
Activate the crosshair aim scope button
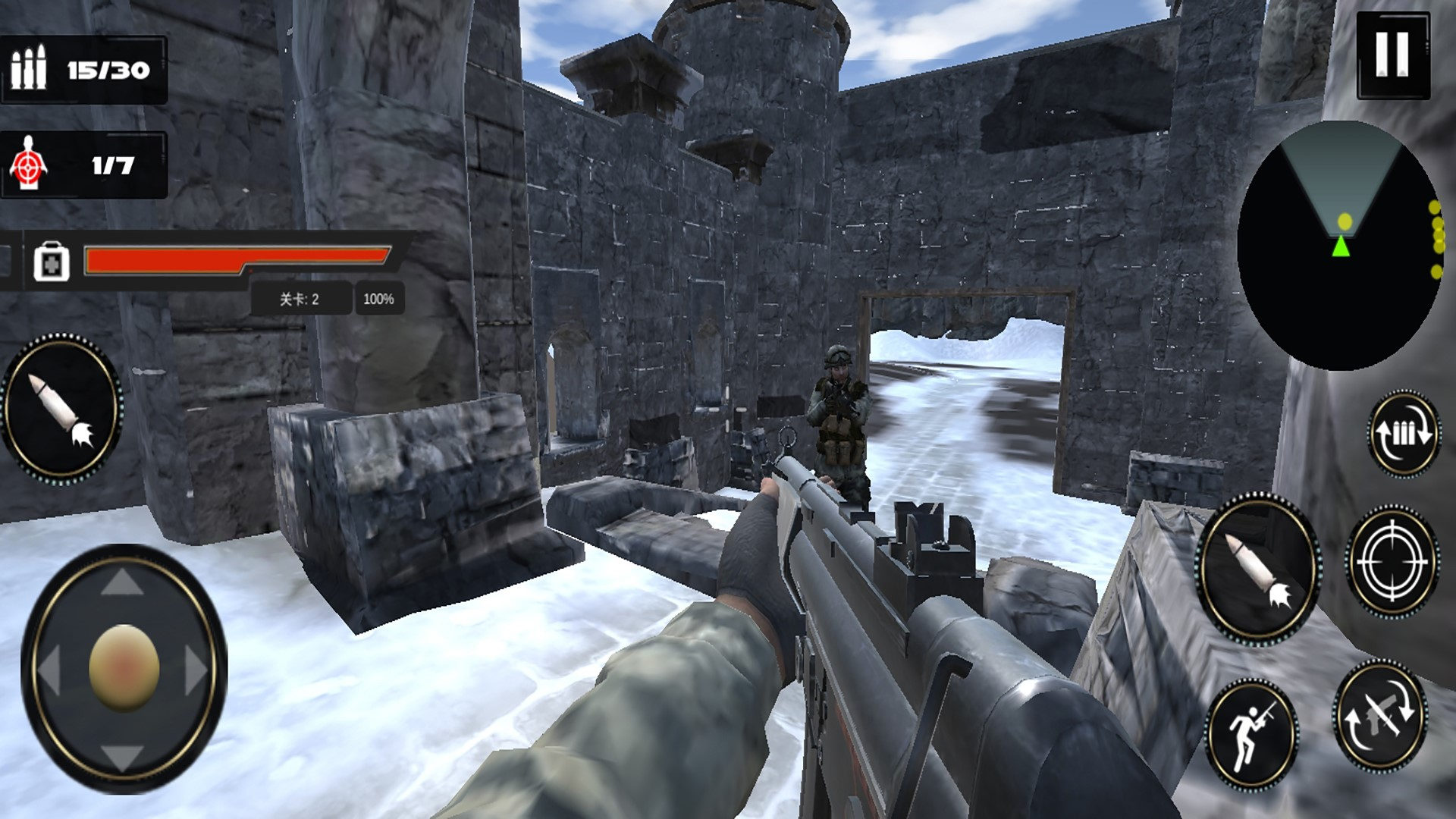1392,561
